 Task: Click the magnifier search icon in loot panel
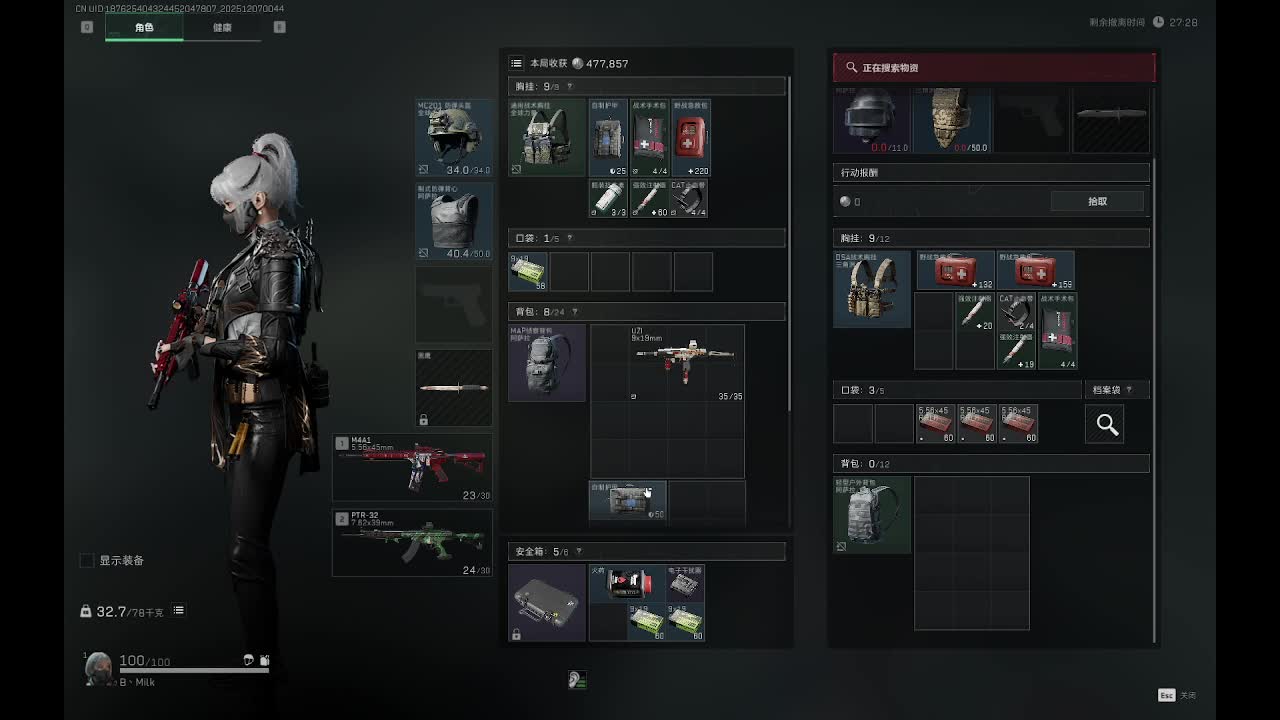tap(1107, 424)
